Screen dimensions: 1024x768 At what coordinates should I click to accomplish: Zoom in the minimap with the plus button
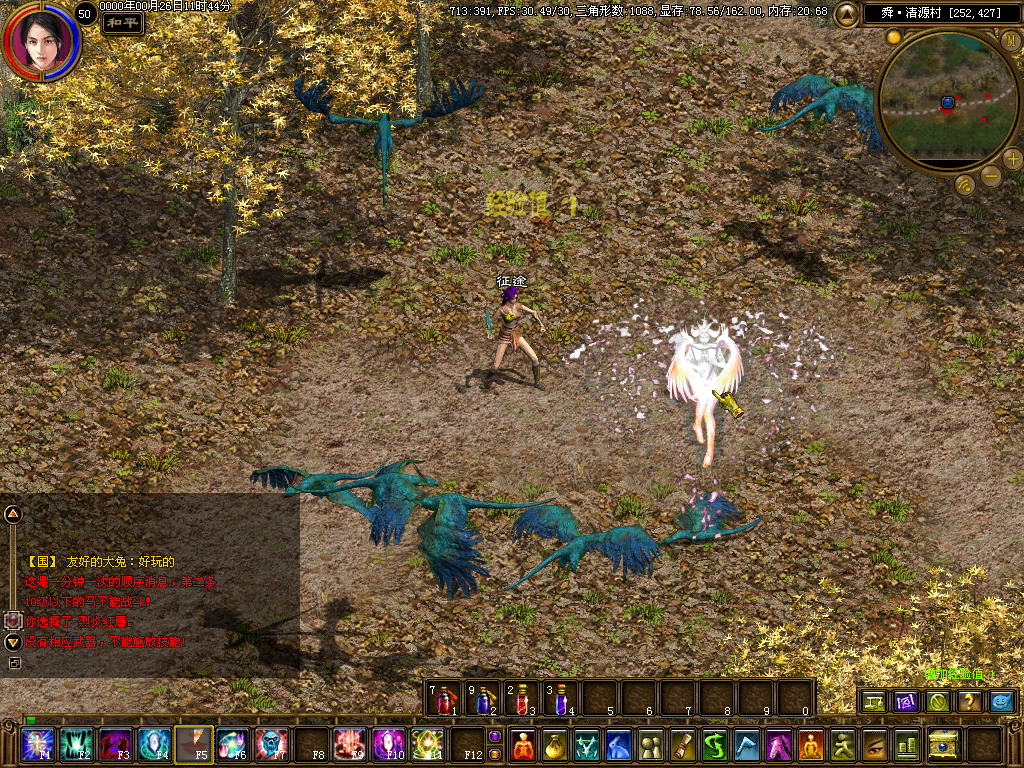click(x=1012, y=158)
